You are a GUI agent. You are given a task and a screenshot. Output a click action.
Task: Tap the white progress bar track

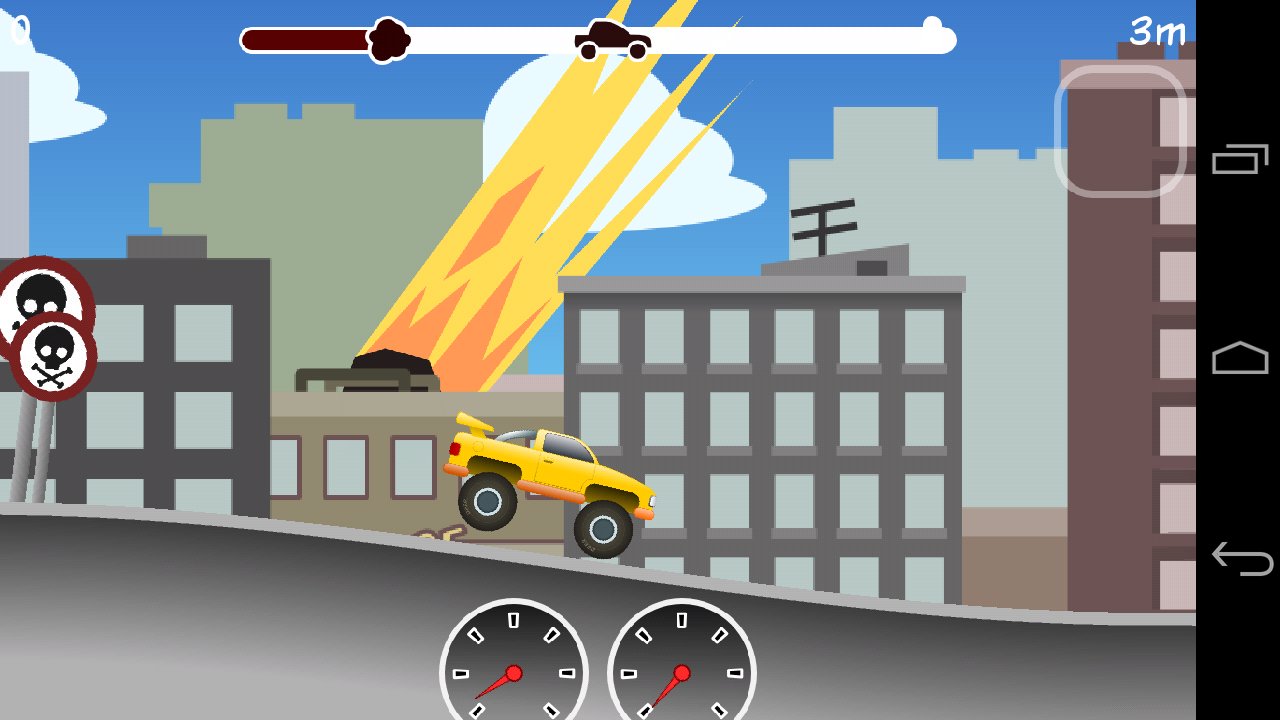(x=800, y=38)
